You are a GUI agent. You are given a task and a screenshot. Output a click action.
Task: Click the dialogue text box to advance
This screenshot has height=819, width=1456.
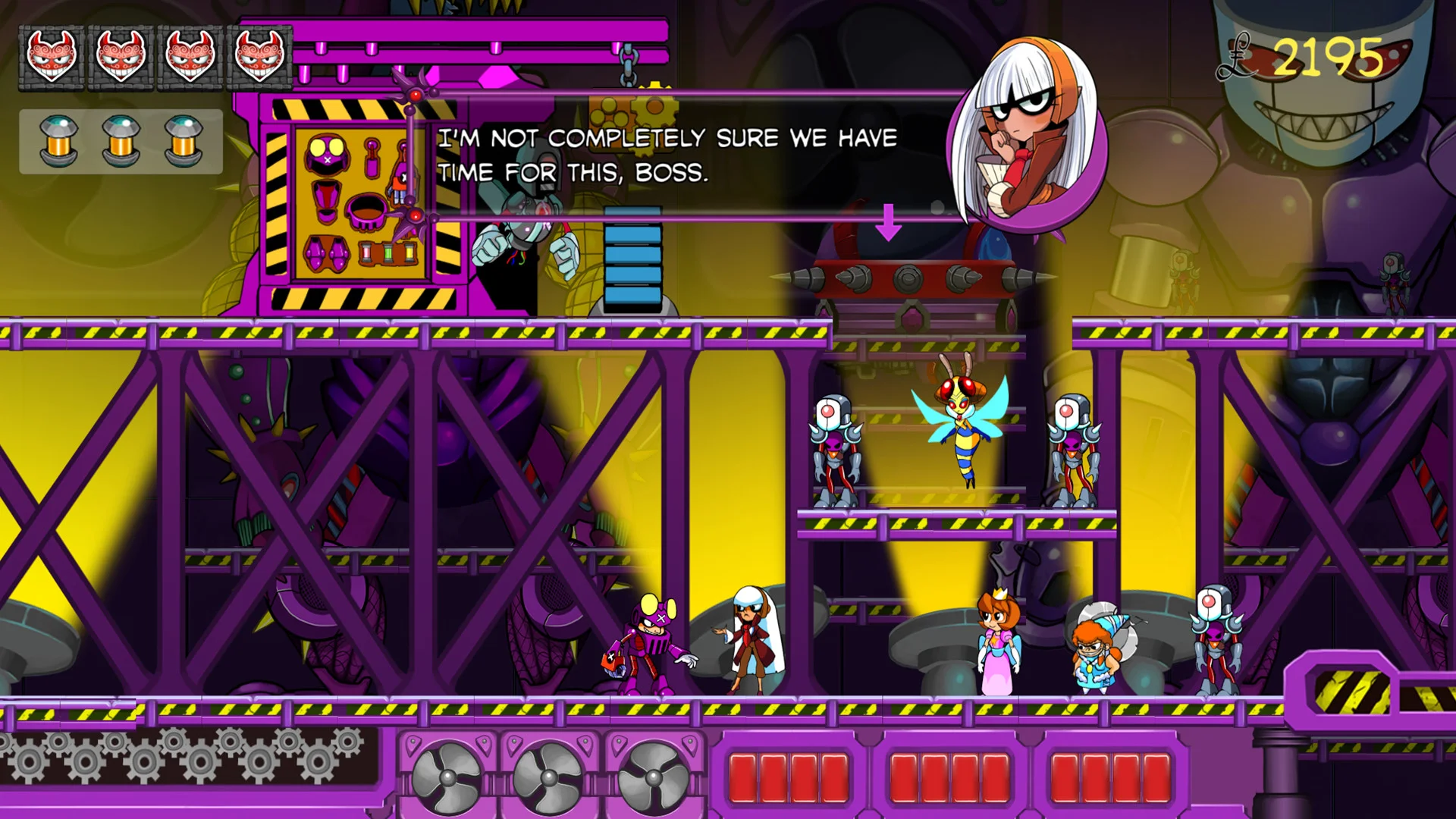point(667,156)
